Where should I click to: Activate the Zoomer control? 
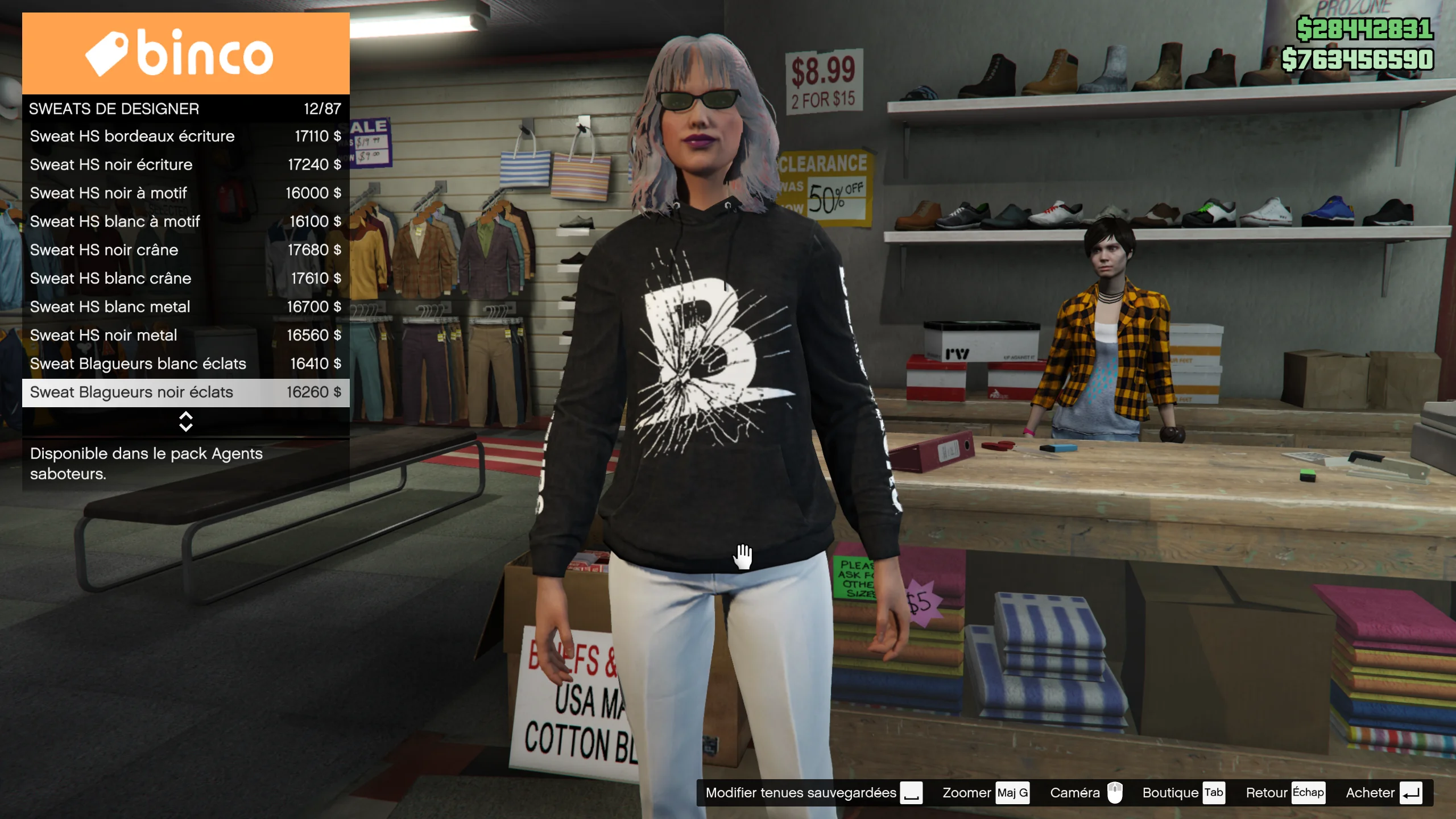(985, 793)
